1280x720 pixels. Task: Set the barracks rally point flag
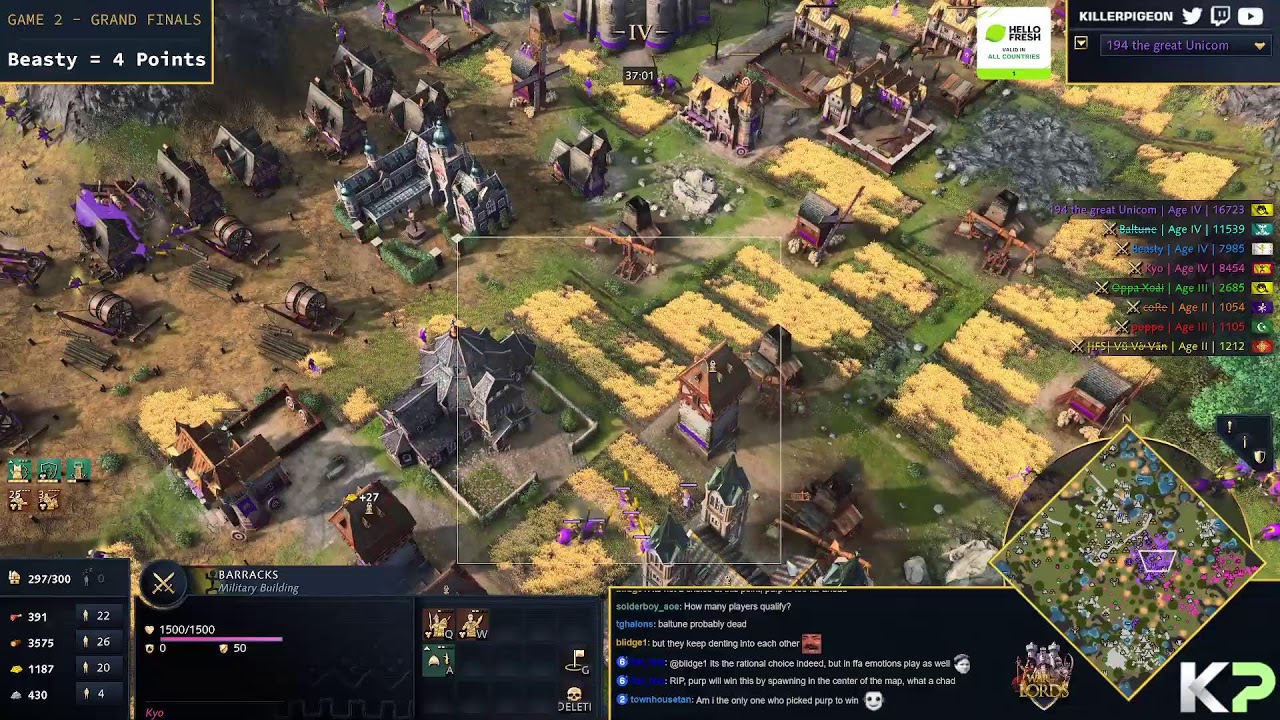click(x=577, y=660)
